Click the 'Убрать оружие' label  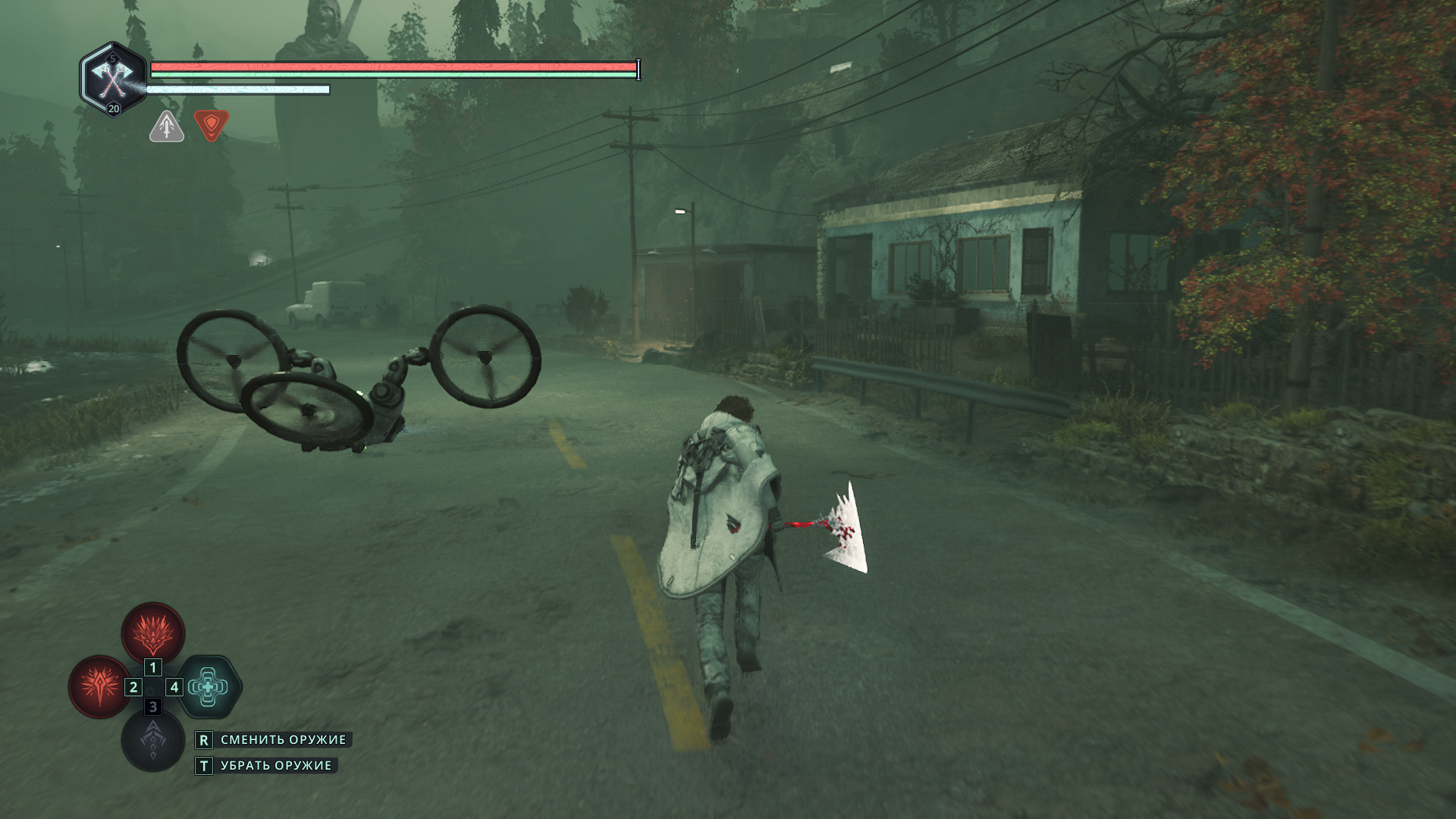click(x=275, y=766)
